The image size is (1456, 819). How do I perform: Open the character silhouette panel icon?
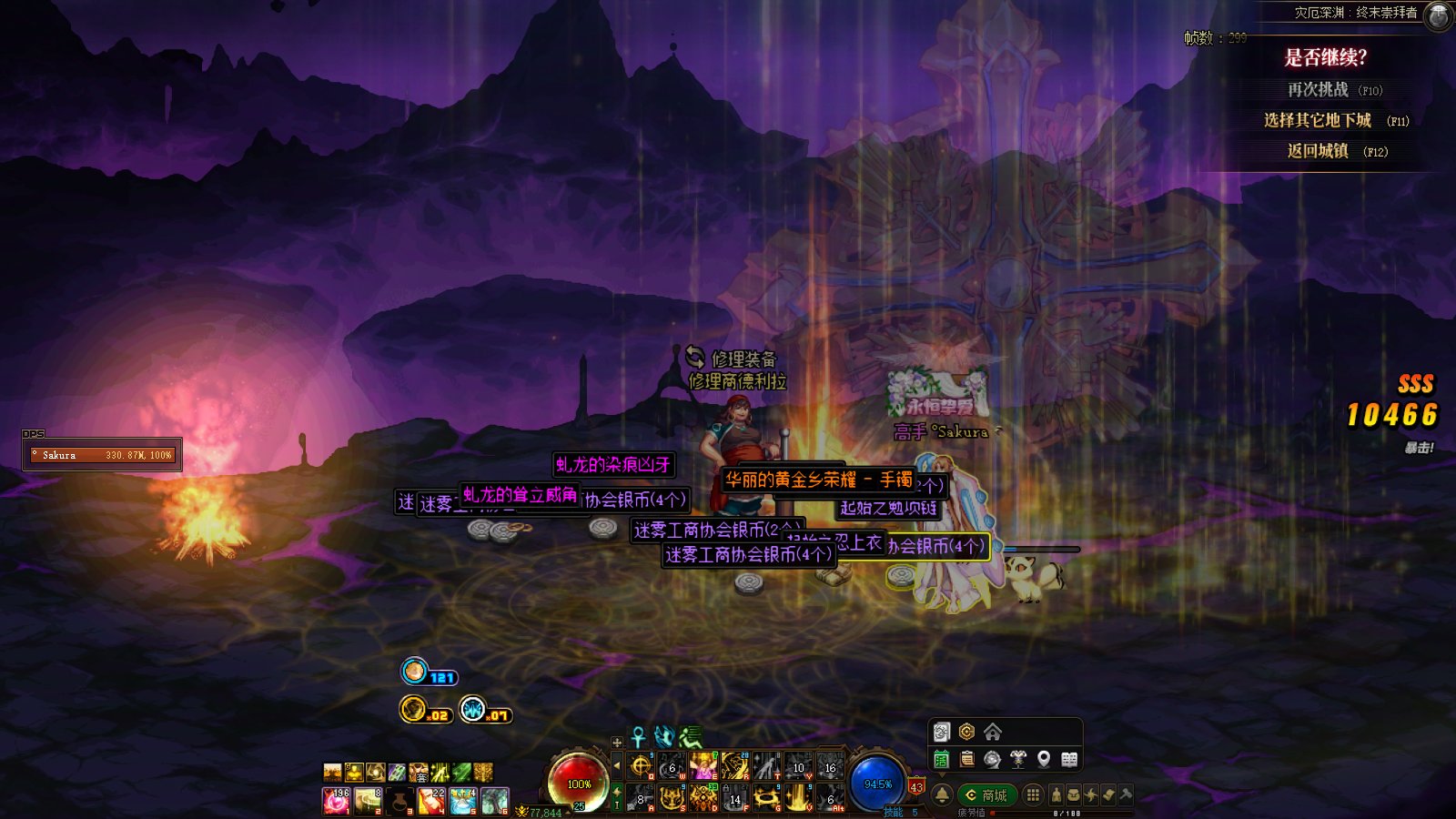pyautogui.click(x=1057, y=795)
